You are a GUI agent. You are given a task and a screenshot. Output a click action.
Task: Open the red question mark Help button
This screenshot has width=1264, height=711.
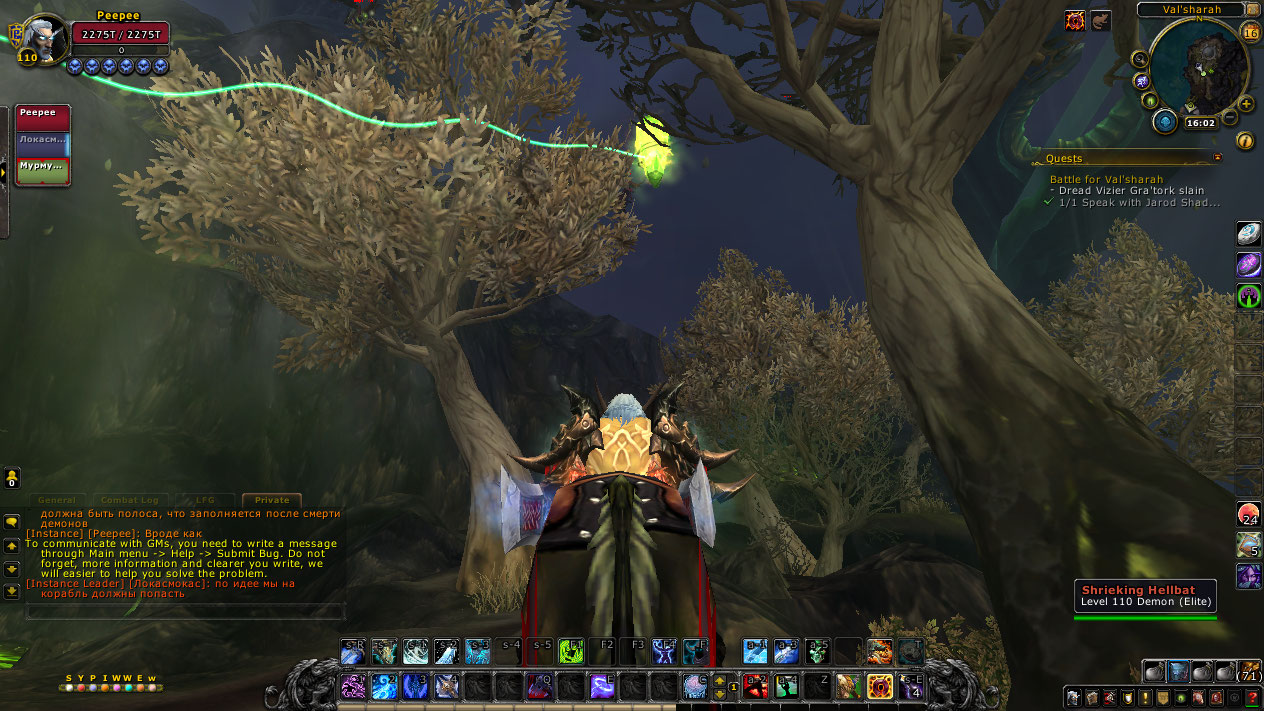coord(1251,697)
